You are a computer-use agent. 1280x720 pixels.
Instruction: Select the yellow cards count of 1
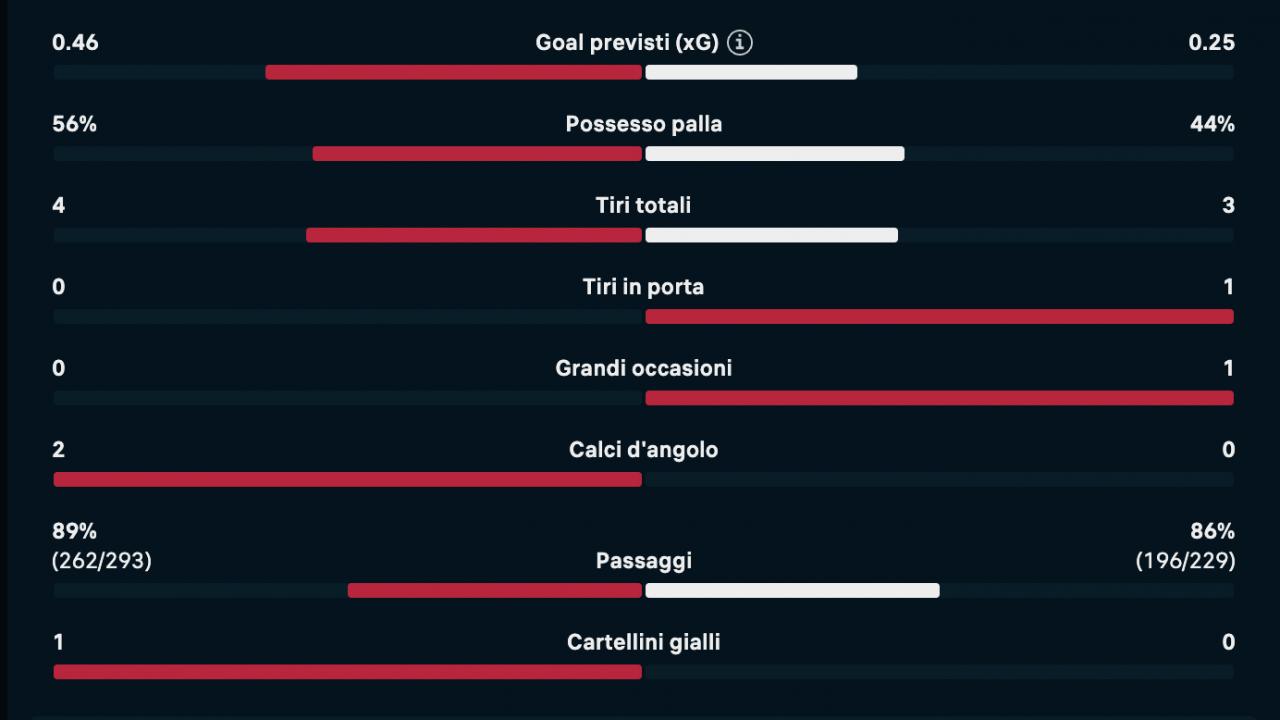[57, 642]
